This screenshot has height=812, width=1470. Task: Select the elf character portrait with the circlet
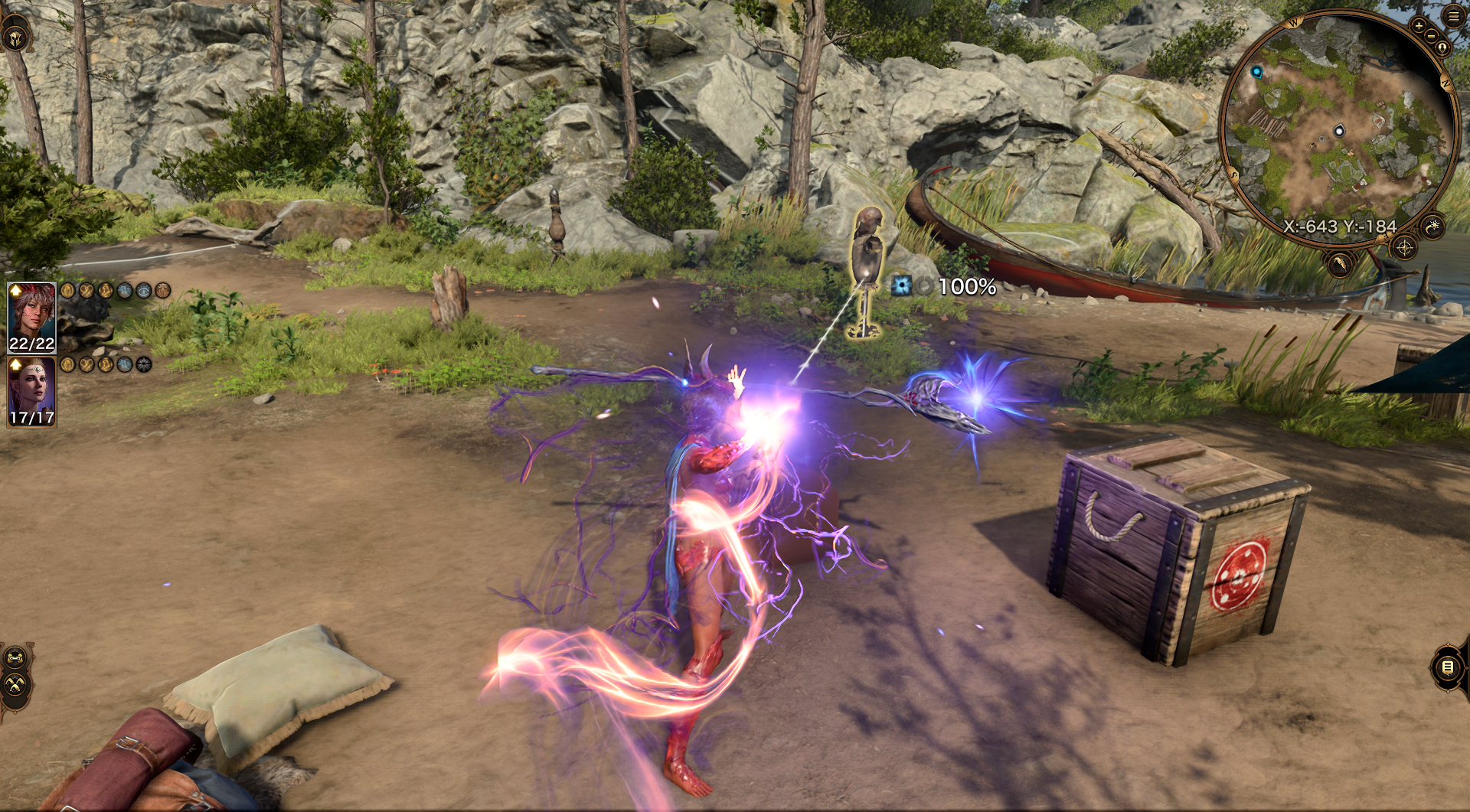click(31, 391)
